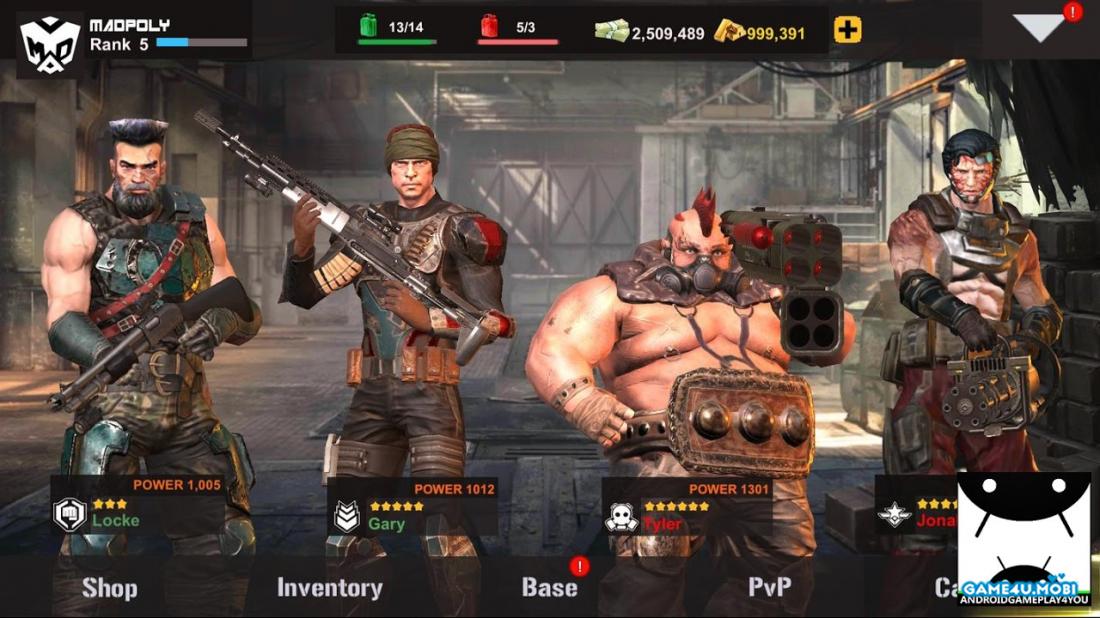Select Locke's character name card
The width and height of the screenshot is (1100, 618).
[138, 509]
